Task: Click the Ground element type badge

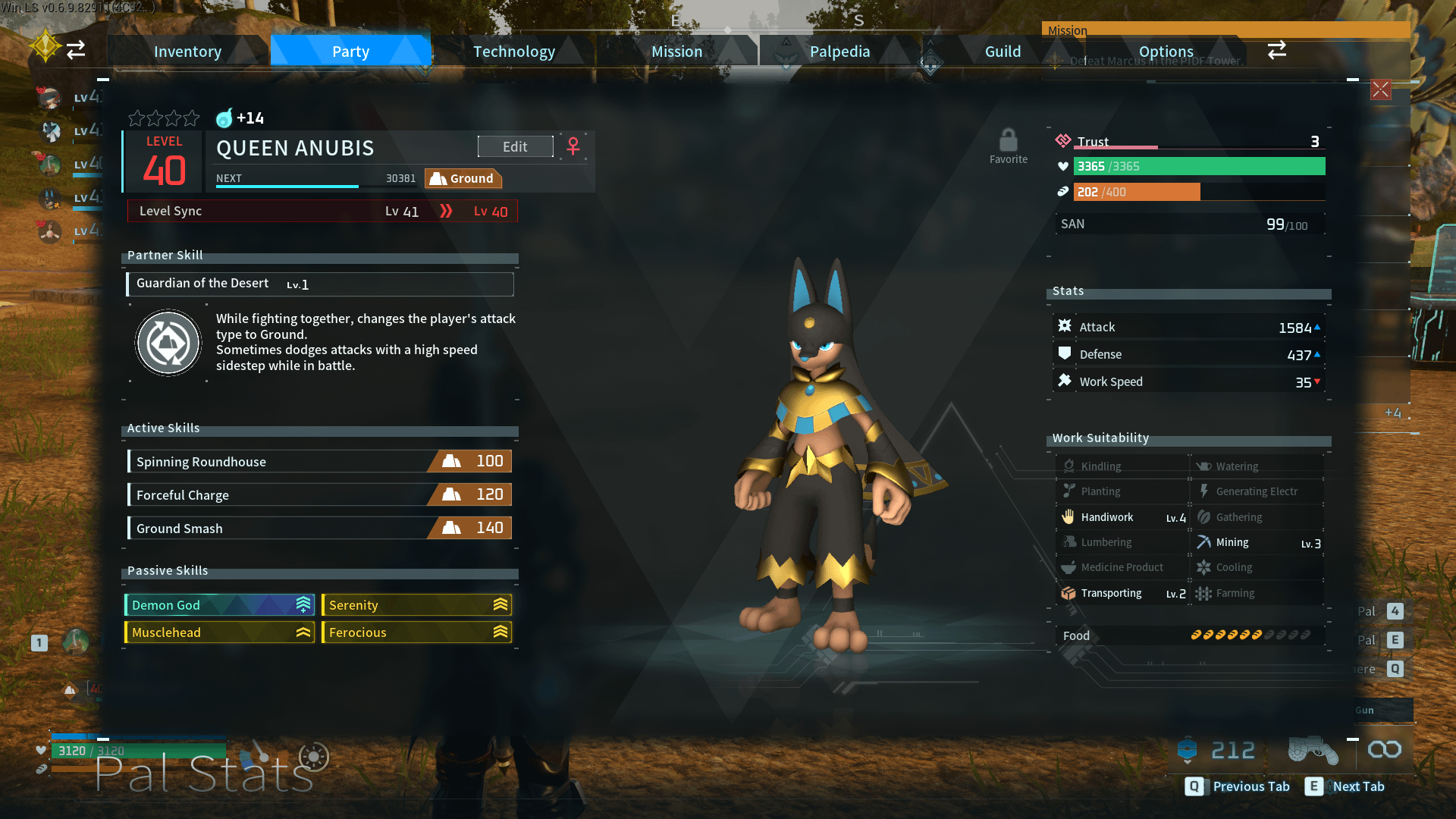Action: point(463,179)
